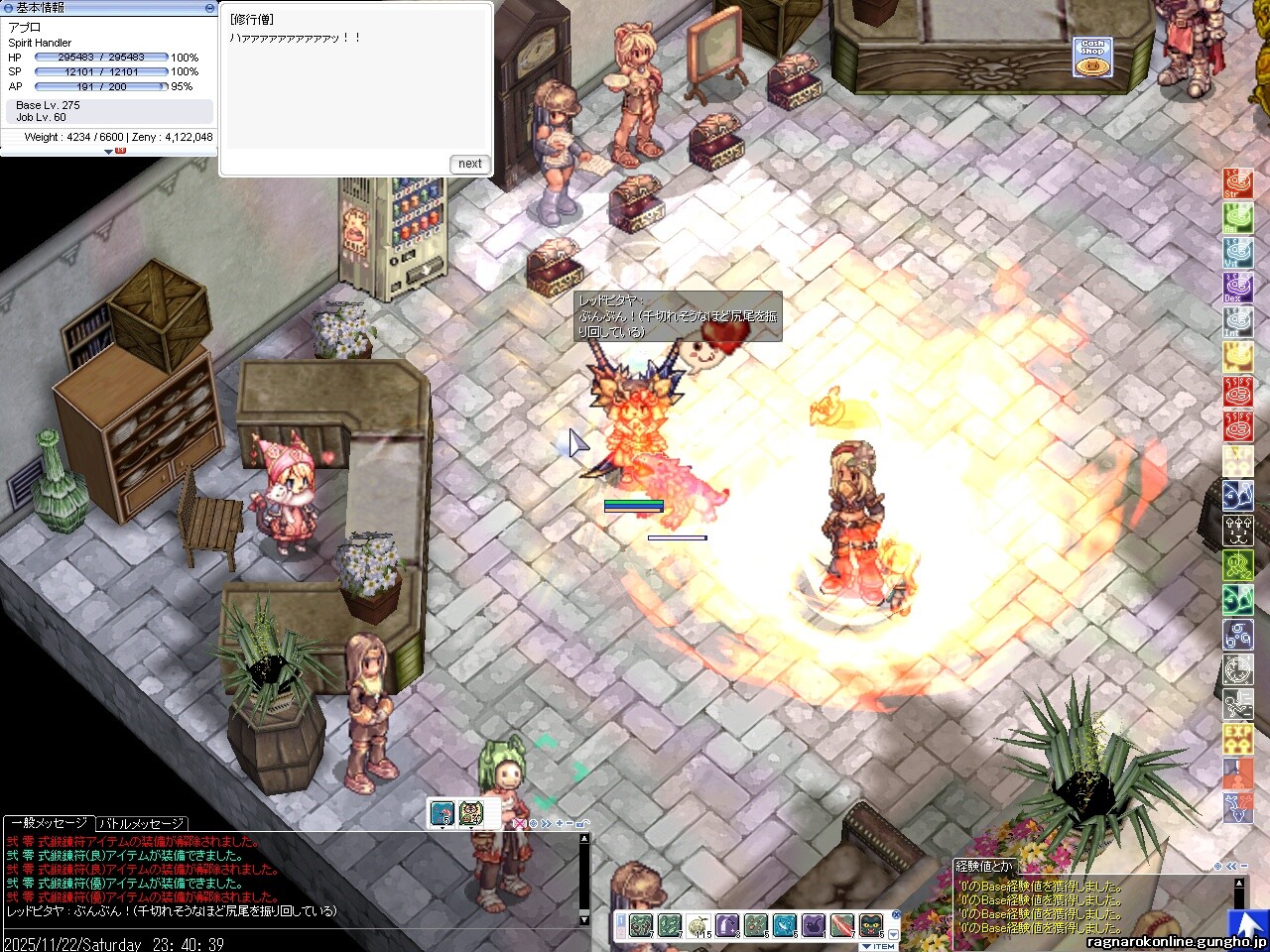Open the Cash Shop
Viewport: 1270px width, 952px height.
(x=1092, y=58)
